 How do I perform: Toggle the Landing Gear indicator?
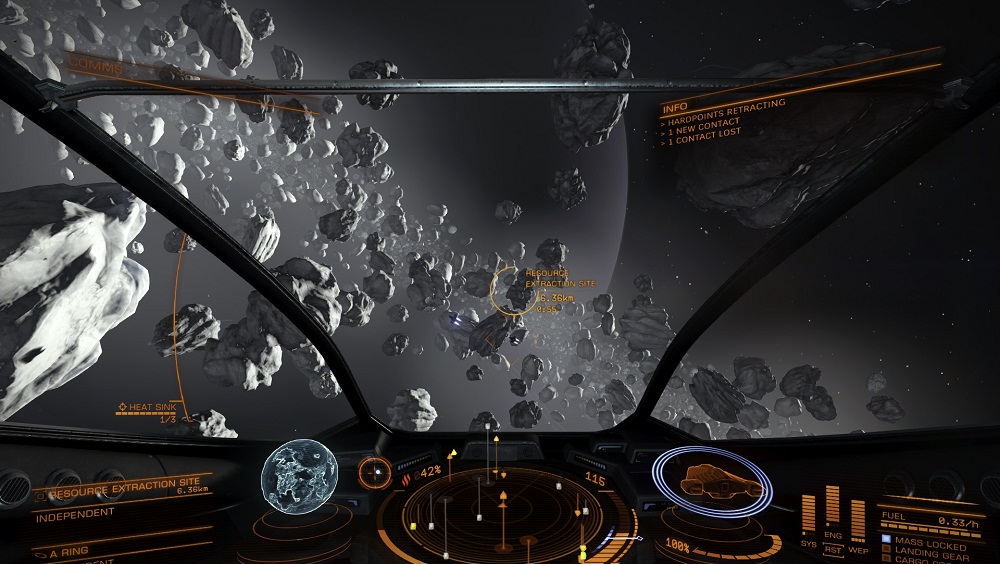click(x=930, y=556)
